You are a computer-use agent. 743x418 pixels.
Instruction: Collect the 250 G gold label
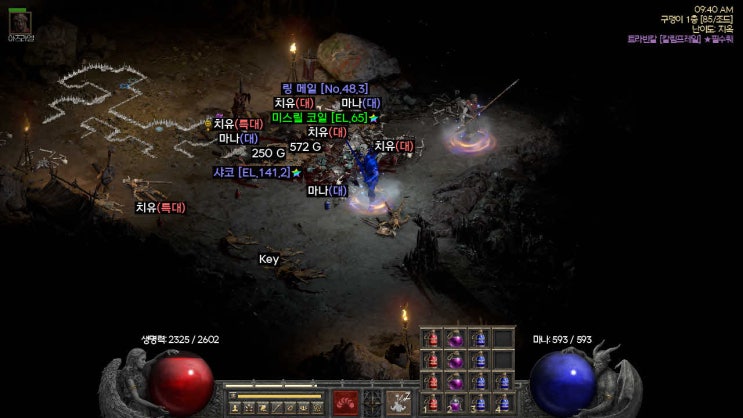[268, 153]
